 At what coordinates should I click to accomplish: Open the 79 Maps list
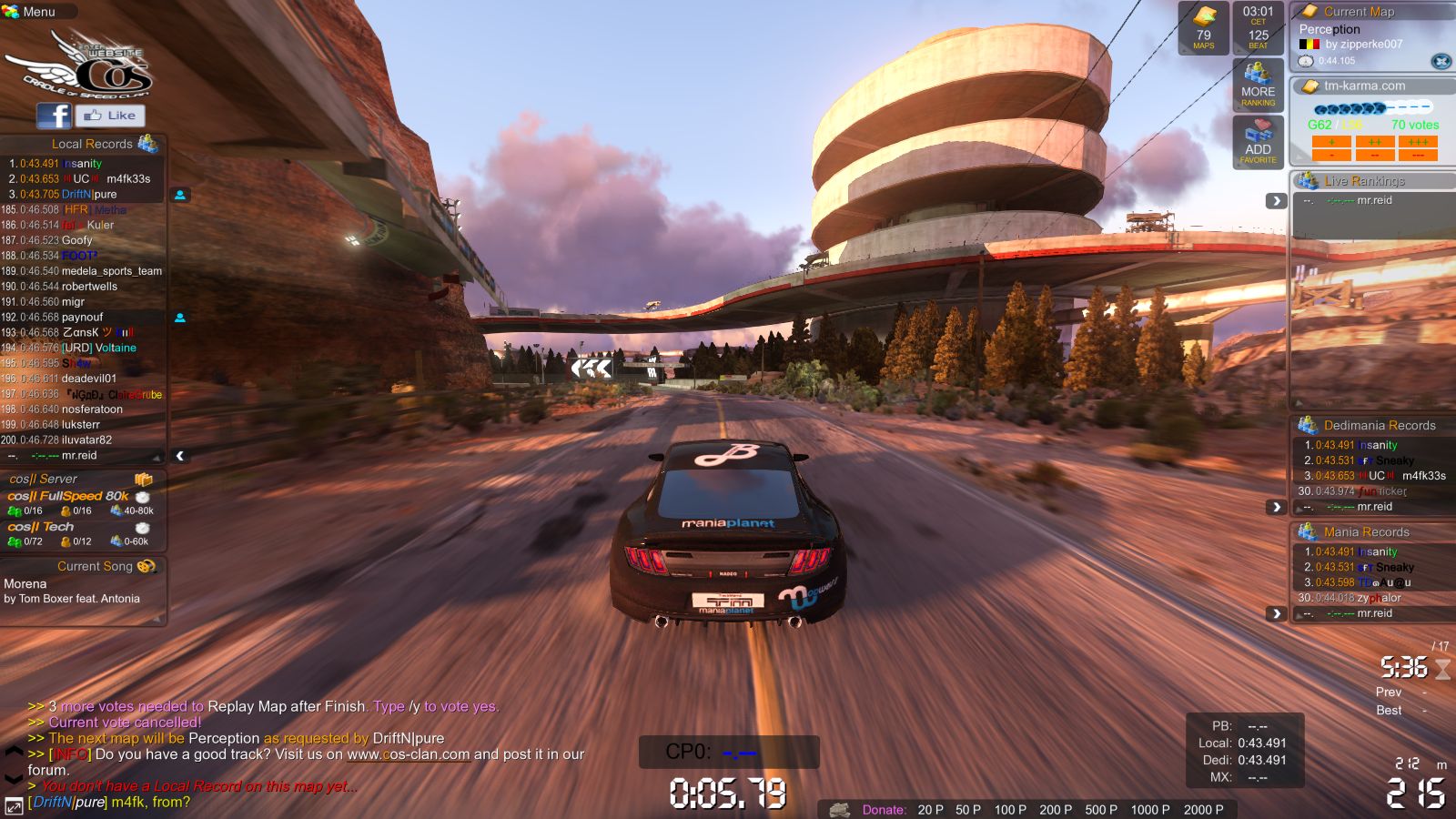[1203, 29]
